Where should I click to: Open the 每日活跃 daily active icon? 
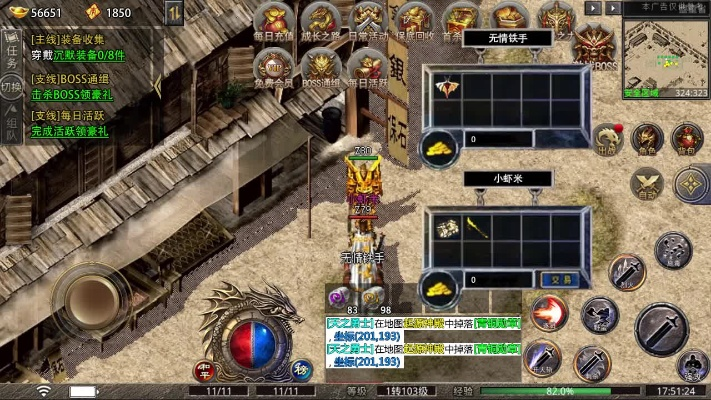[366, 66]
